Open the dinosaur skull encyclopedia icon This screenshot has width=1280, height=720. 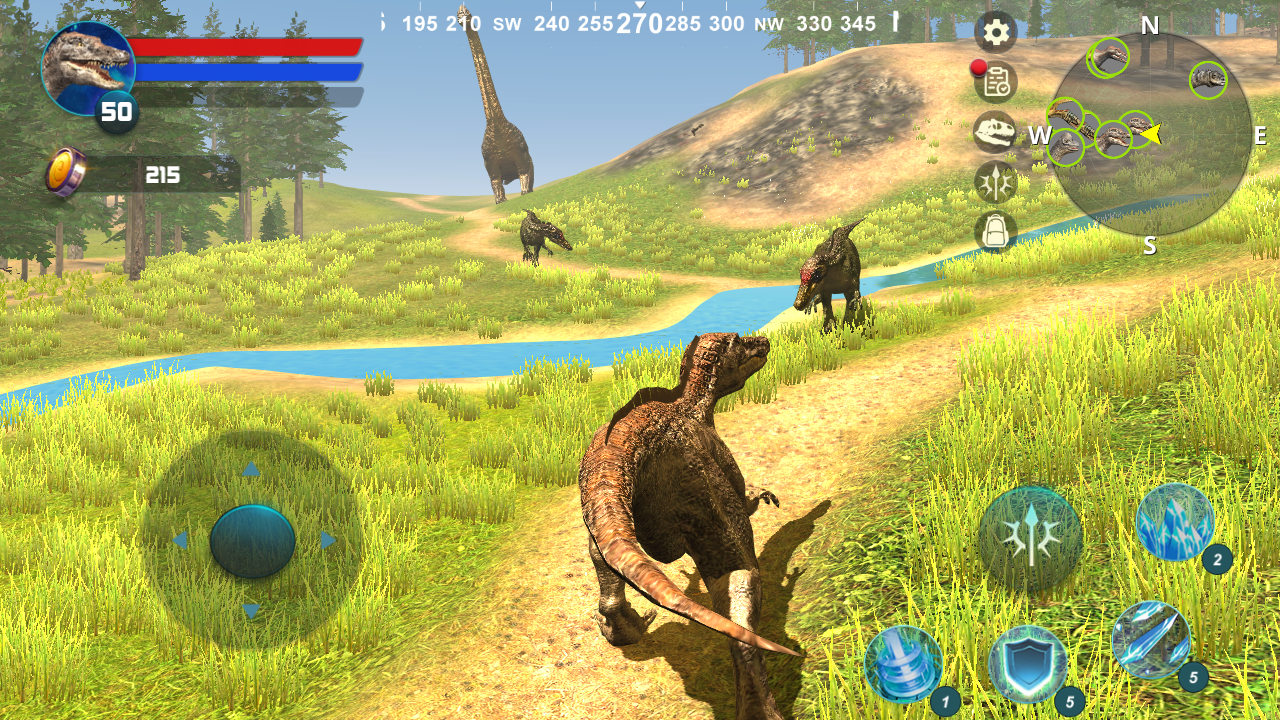(x=995, y=136)
